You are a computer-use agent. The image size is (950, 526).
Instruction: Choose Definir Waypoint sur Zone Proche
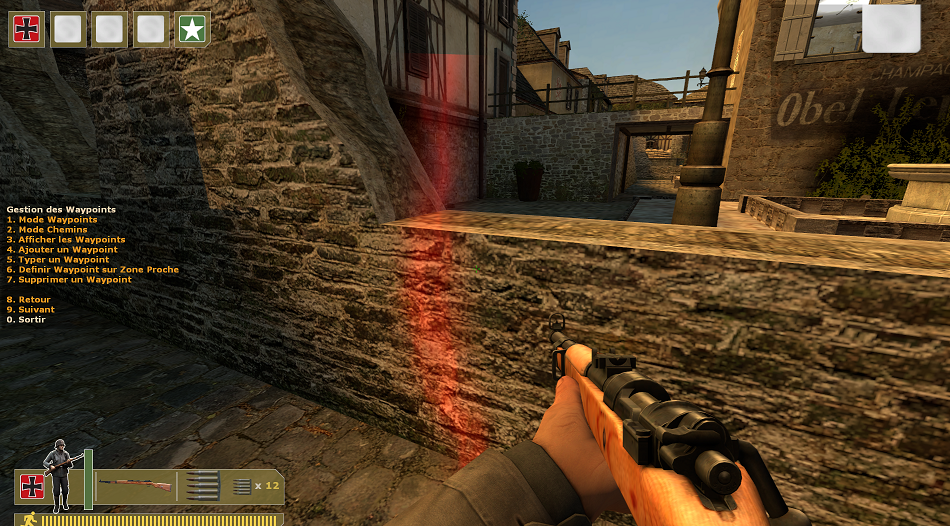click(x=93, y=270)
